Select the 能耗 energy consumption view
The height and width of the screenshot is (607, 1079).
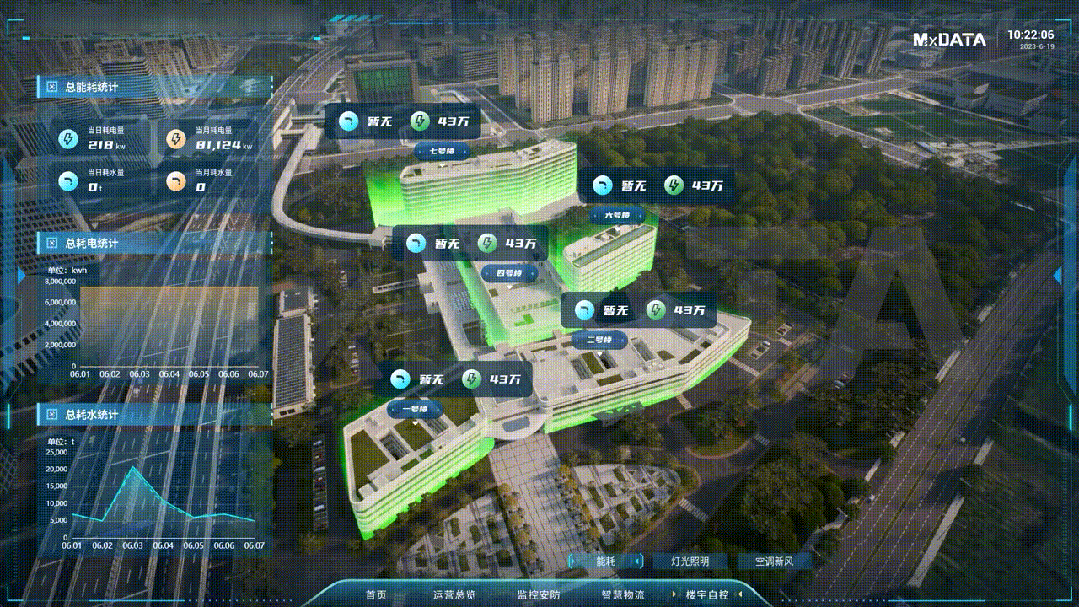coord(606,562)
